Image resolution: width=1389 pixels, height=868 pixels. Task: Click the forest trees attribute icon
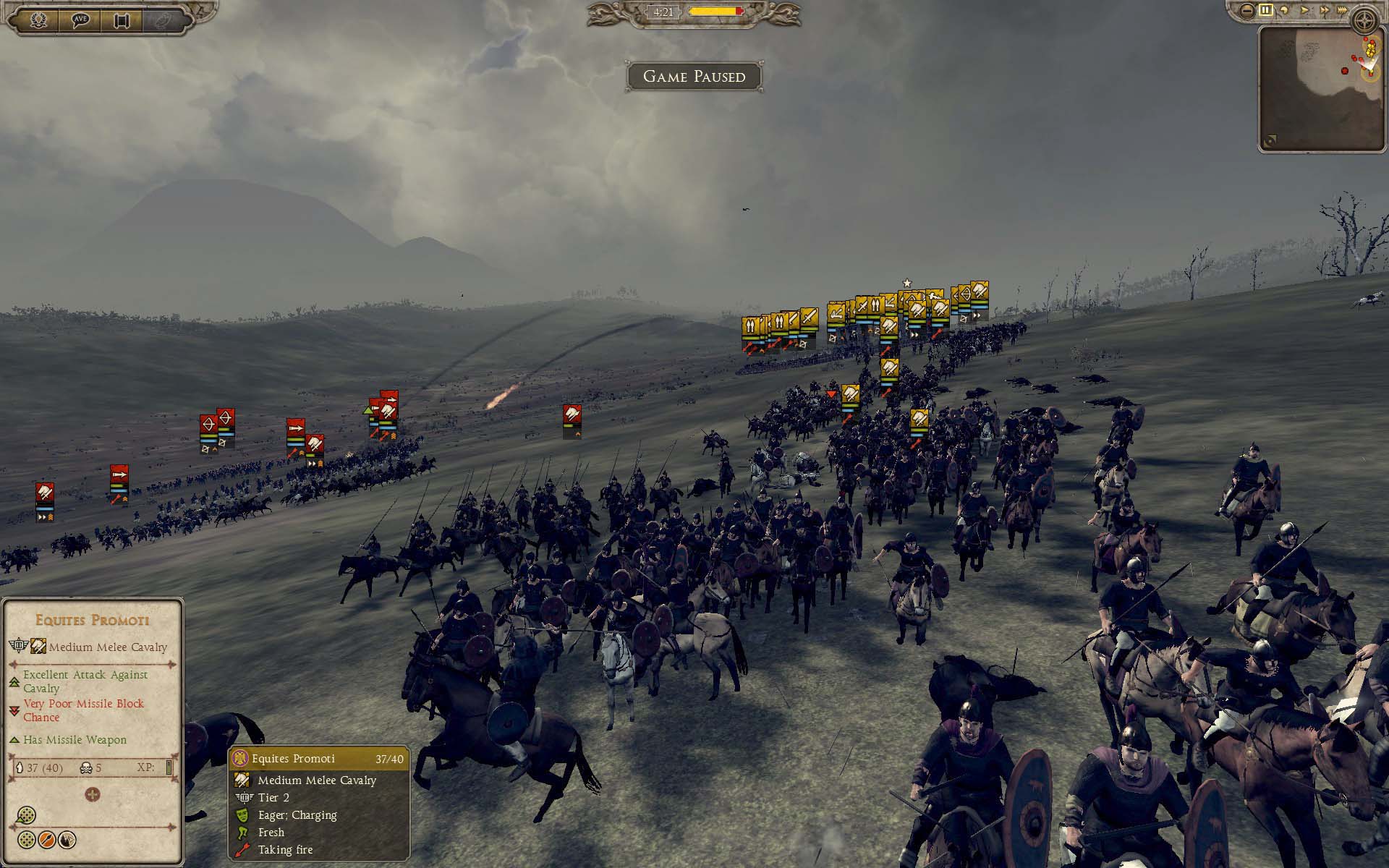(x=67, y=840)
